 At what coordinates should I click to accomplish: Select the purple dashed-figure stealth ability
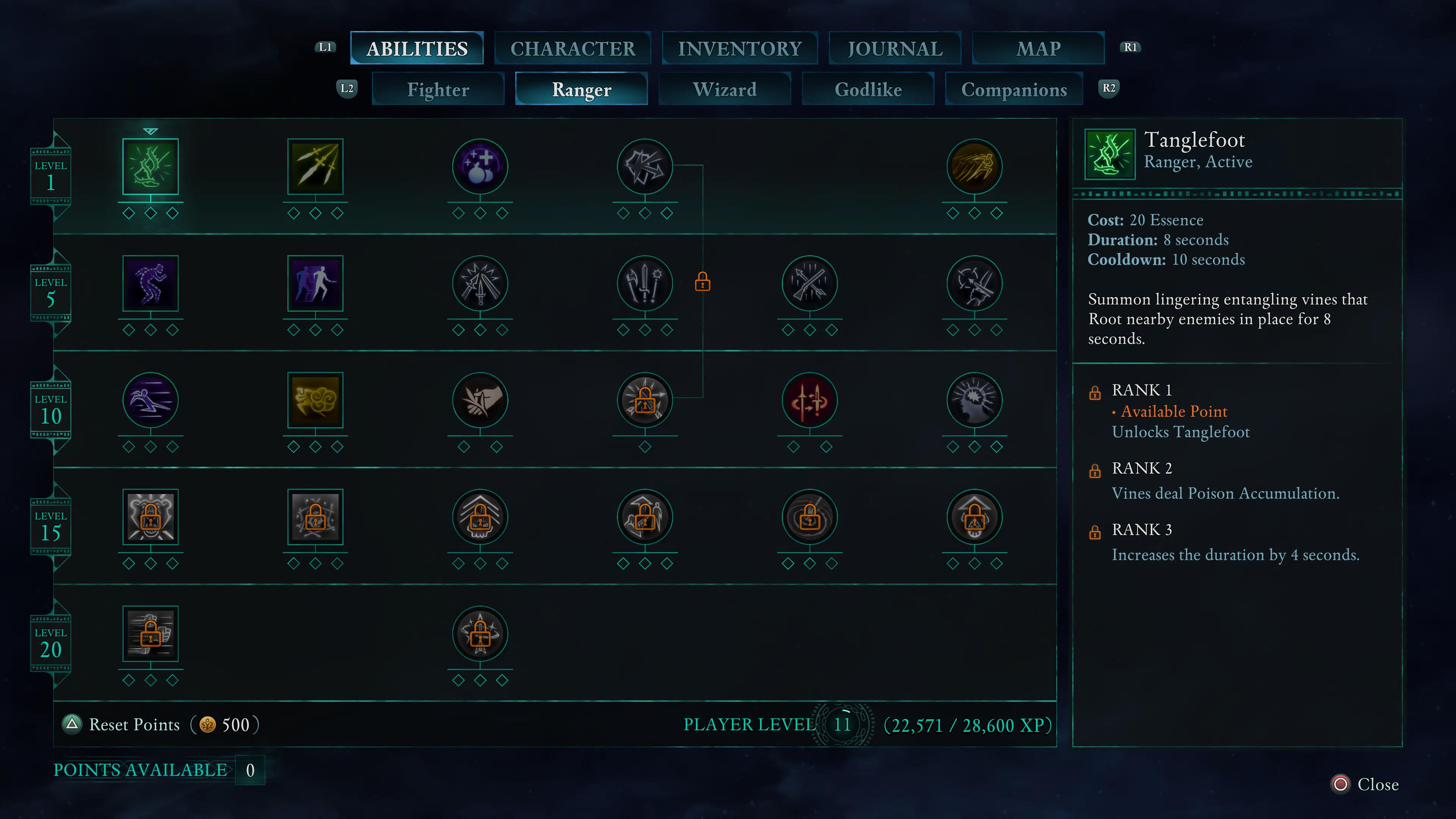(x=151, y=283)
